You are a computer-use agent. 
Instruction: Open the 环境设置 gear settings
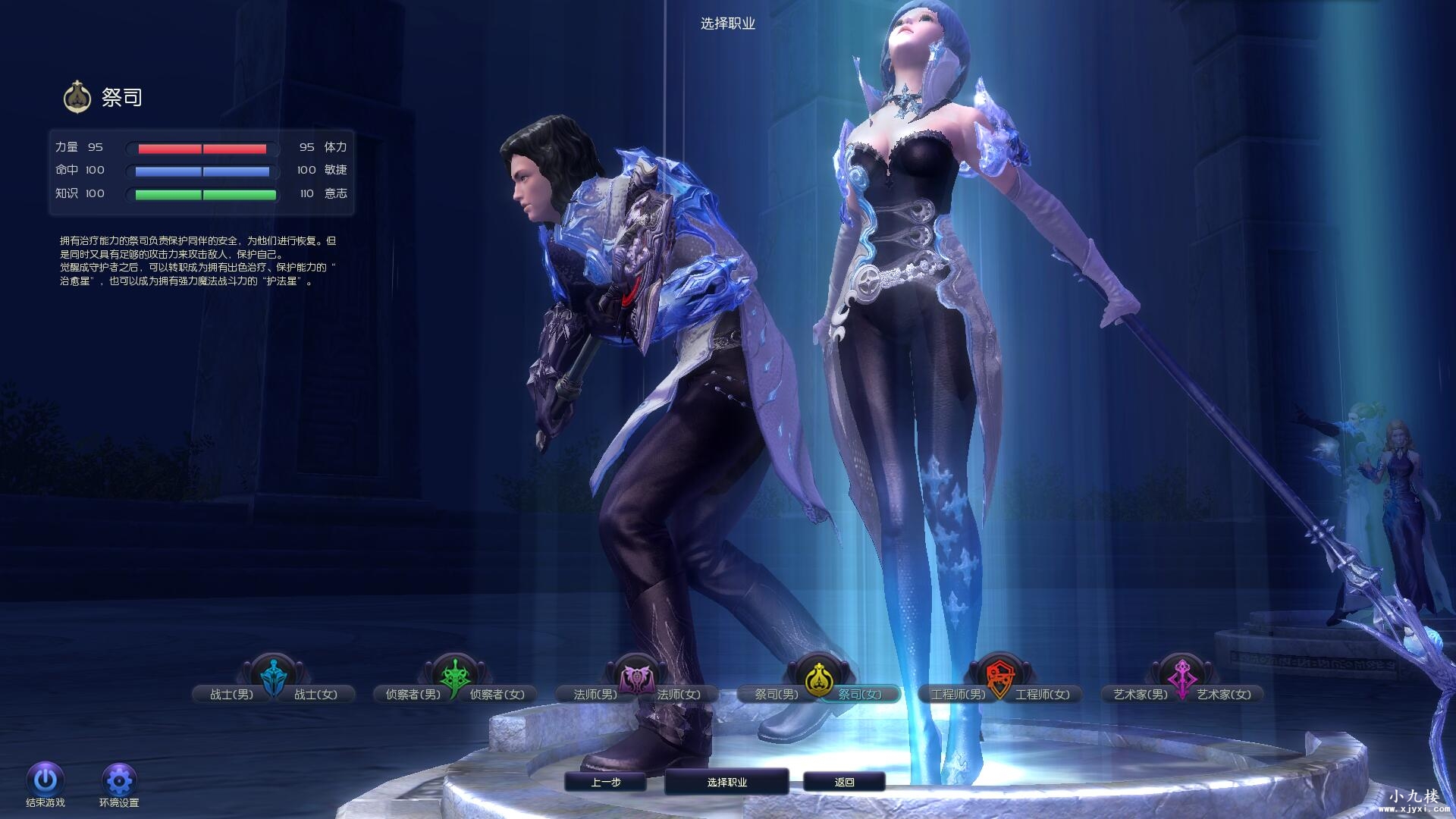point(119,780)
